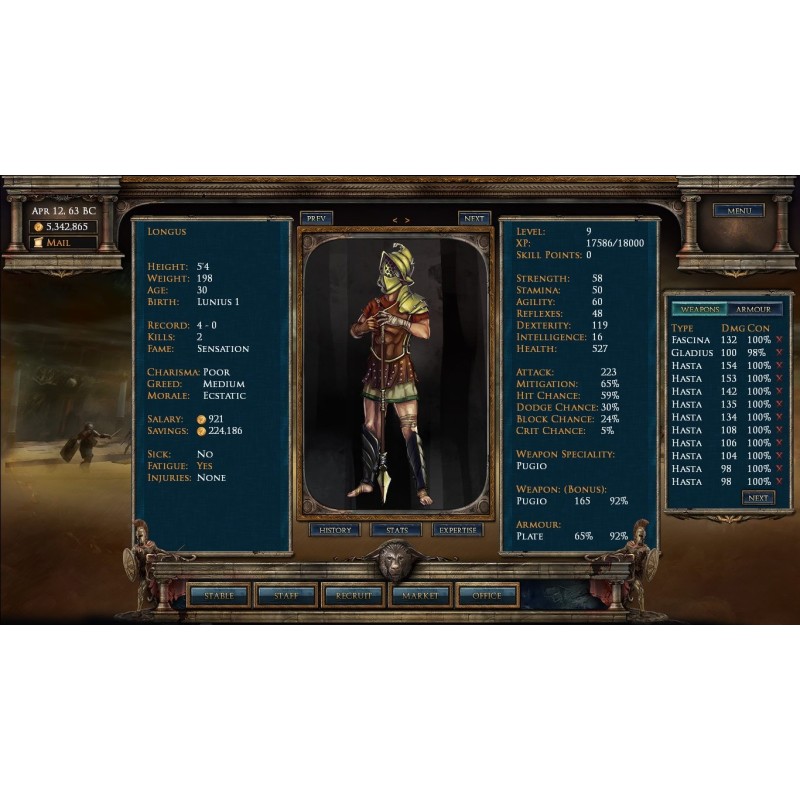Show the next gladiator above the portrait
The width and height of the screenshot is (800, 800).
tap(474, 218)
